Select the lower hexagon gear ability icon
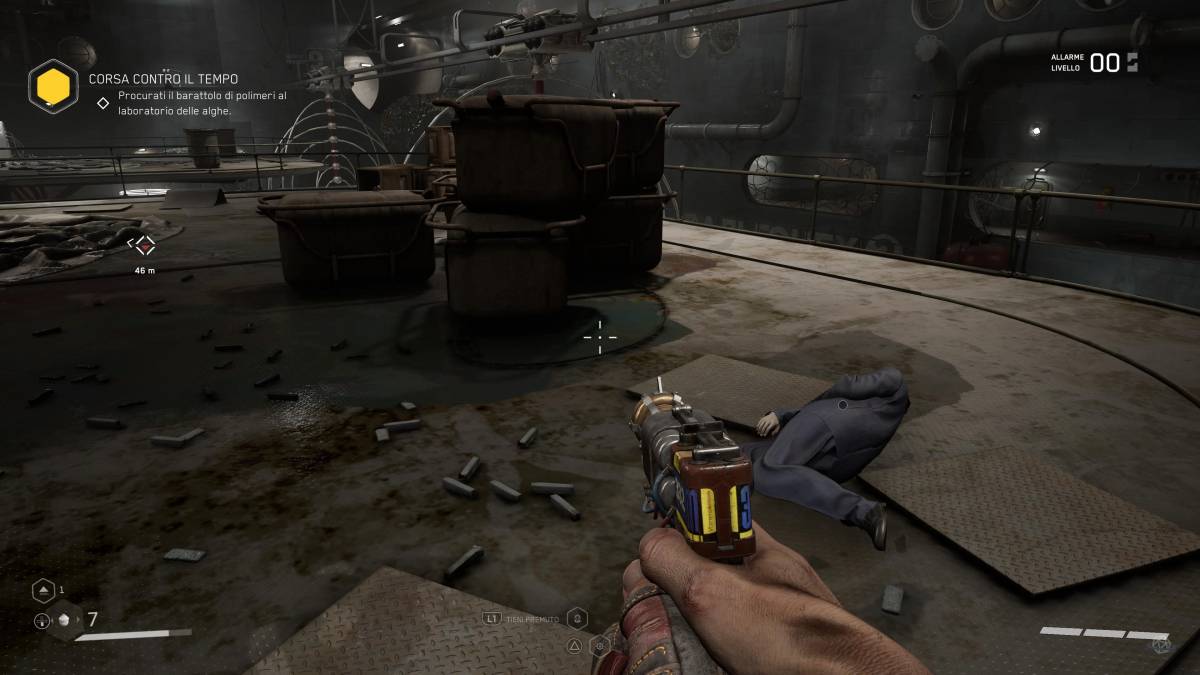 tap(600, 646)
